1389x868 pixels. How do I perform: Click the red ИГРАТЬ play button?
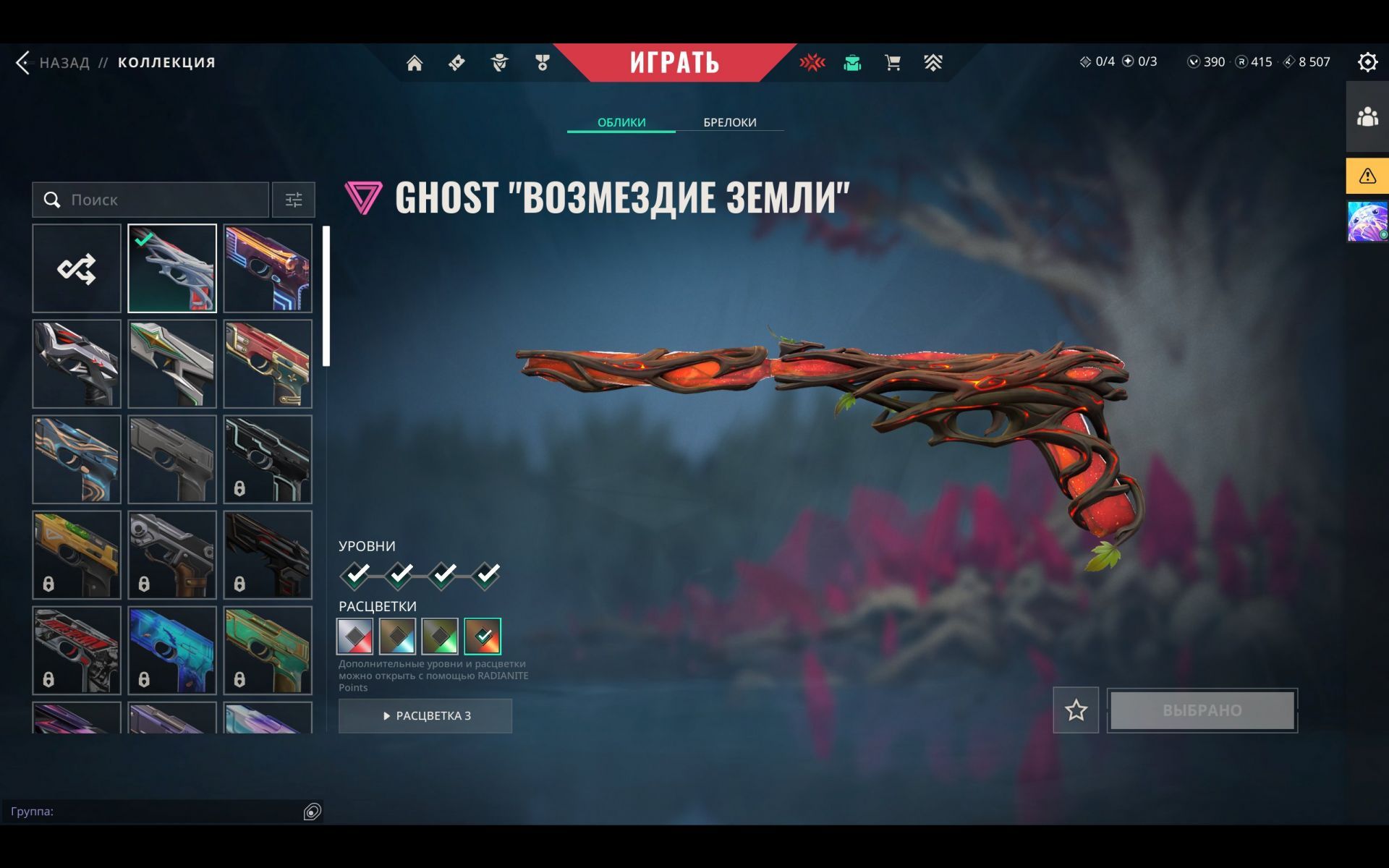coord(674,63)
